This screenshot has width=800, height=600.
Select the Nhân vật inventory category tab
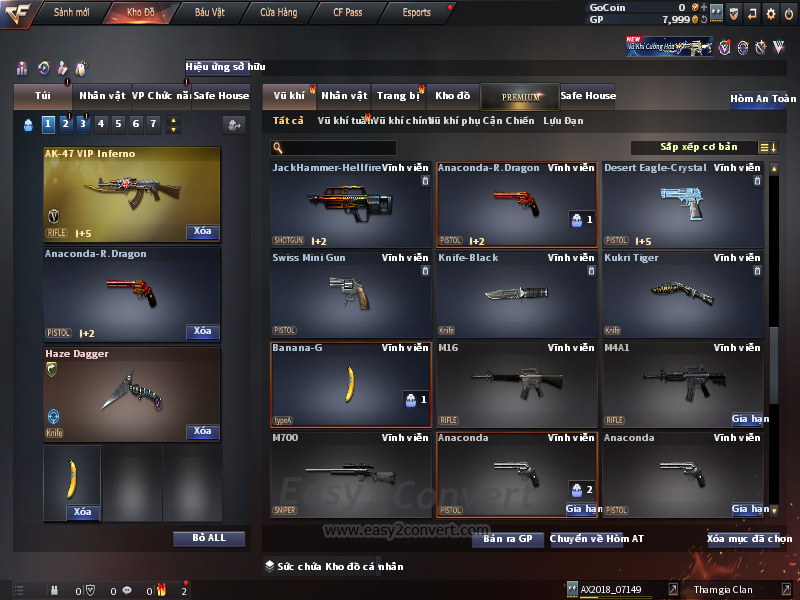click(x=344, y=96)
